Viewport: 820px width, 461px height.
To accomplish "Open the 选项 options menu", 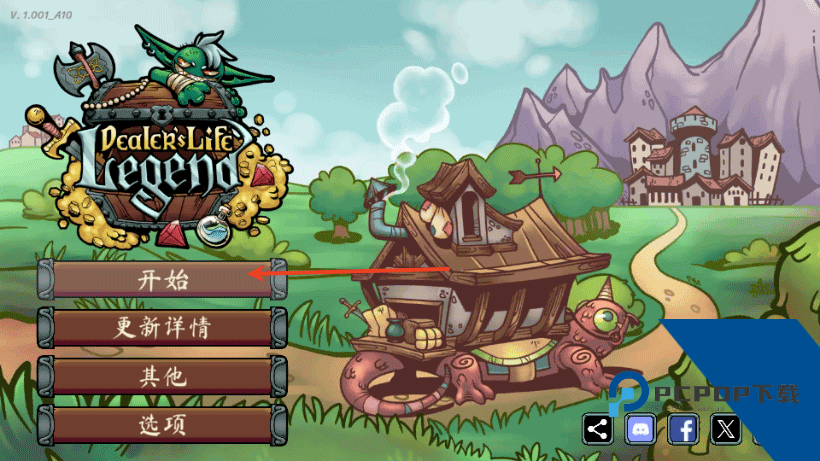I will point(162,425).
